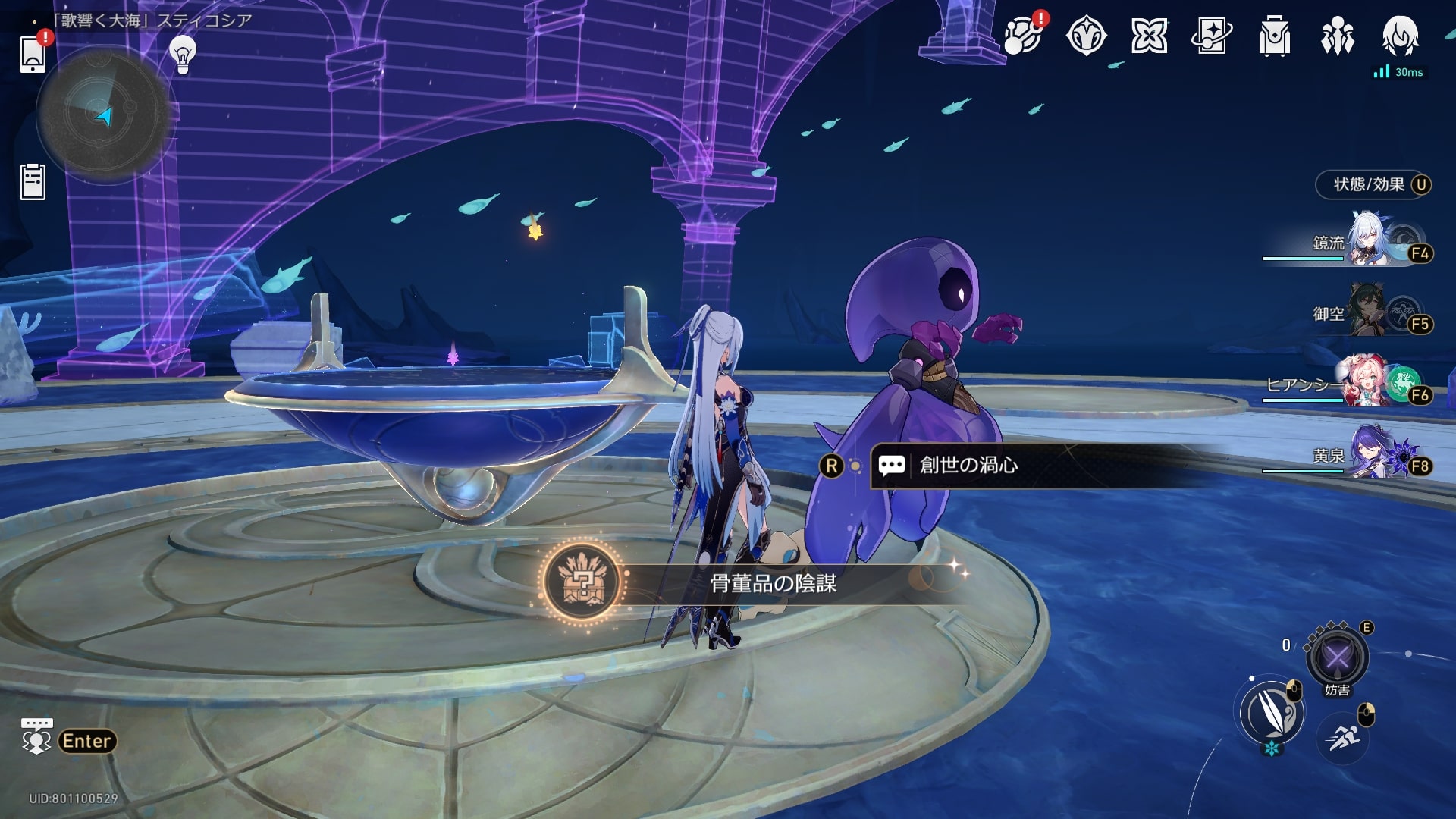This screenshot has width=1456, height=819.
Task: Open the character portrait menu icon
Action: (x=1400, y=36)
